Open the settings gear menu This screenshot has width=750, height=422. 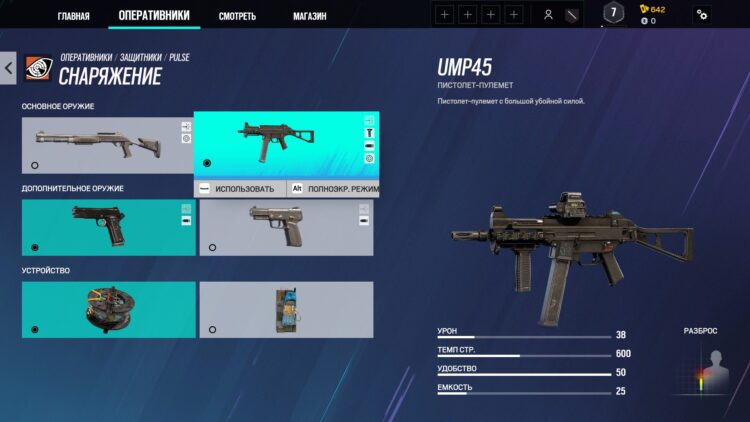click(x=702, y=15)
